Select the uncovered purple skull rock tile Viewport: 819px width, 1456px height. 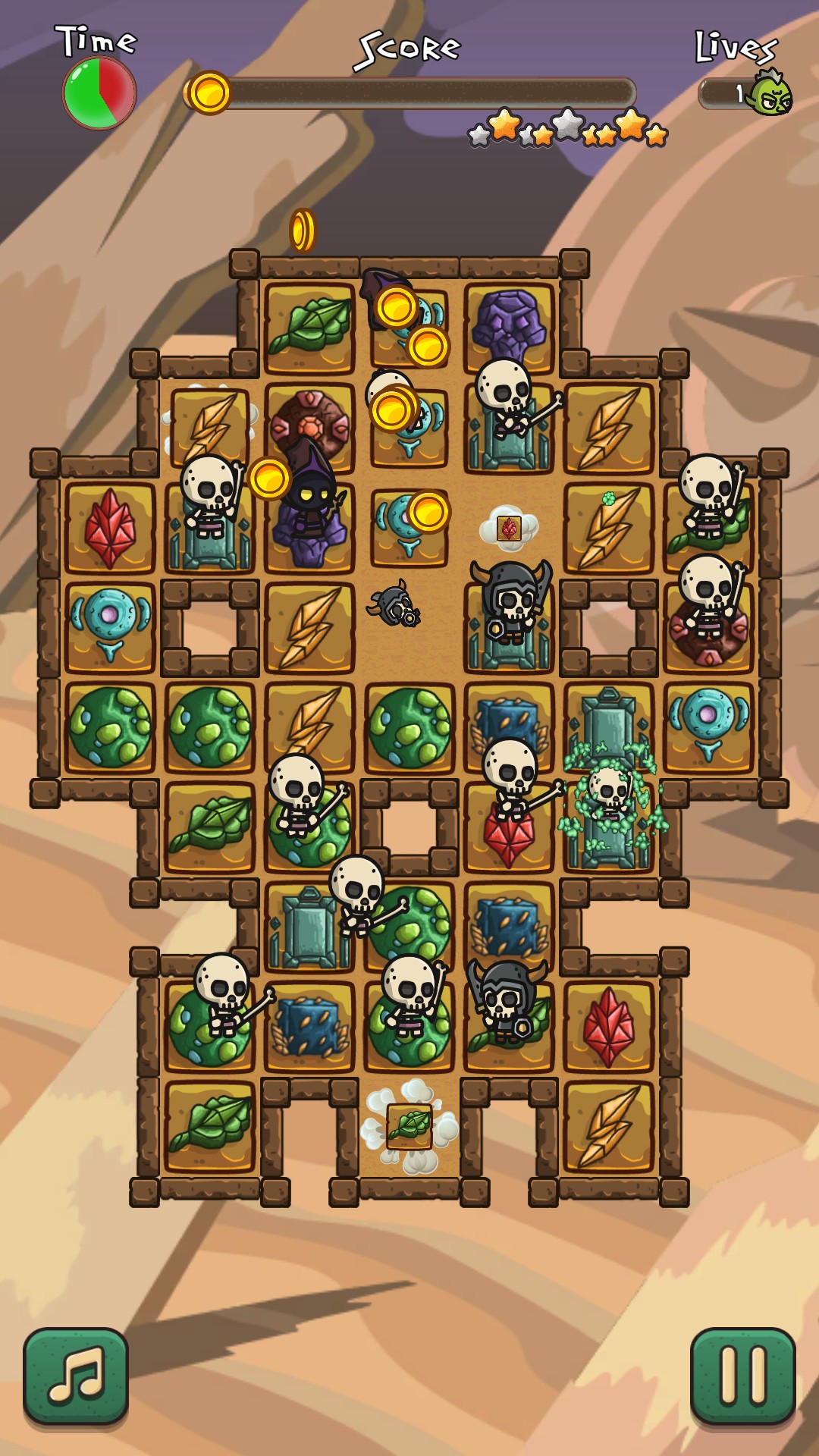tap(509, 327)
